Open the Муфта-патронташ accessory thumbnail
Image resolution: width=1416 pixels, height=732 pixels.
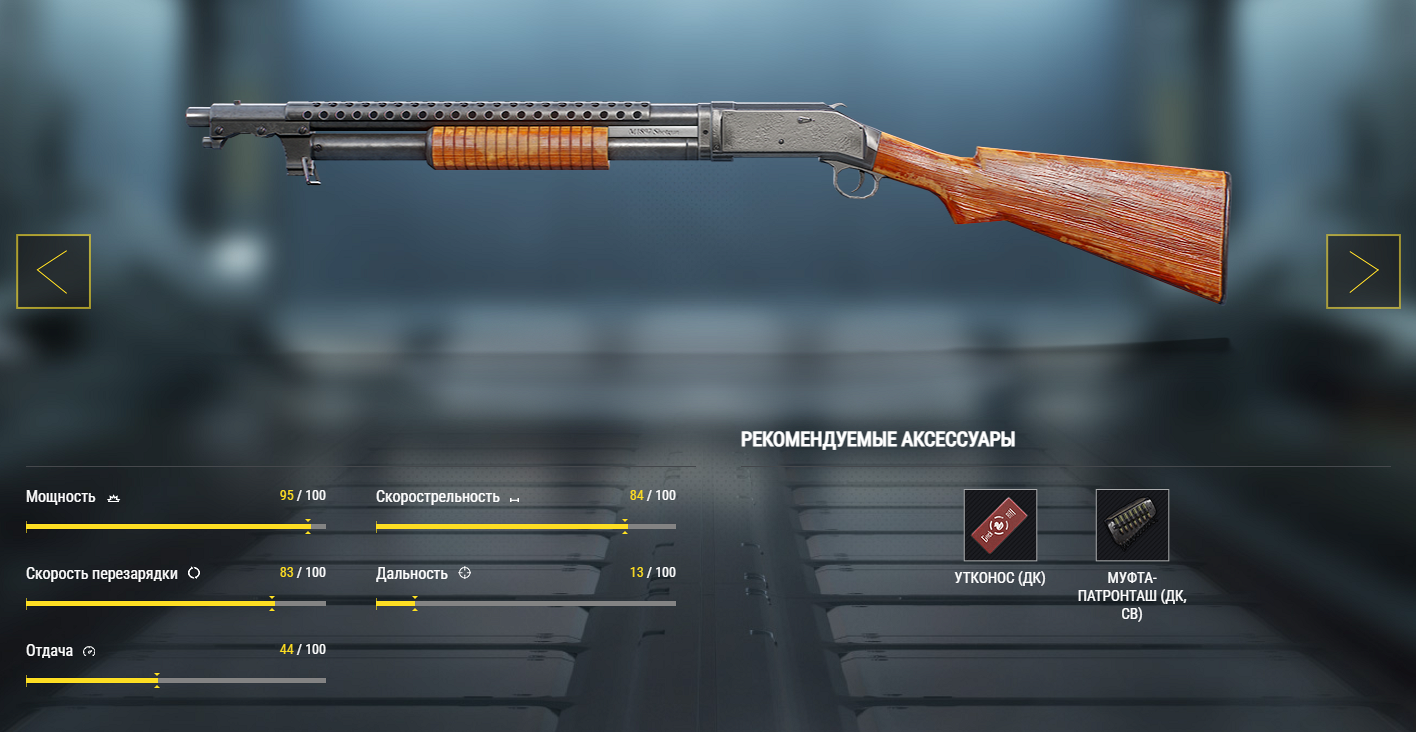1132,525
